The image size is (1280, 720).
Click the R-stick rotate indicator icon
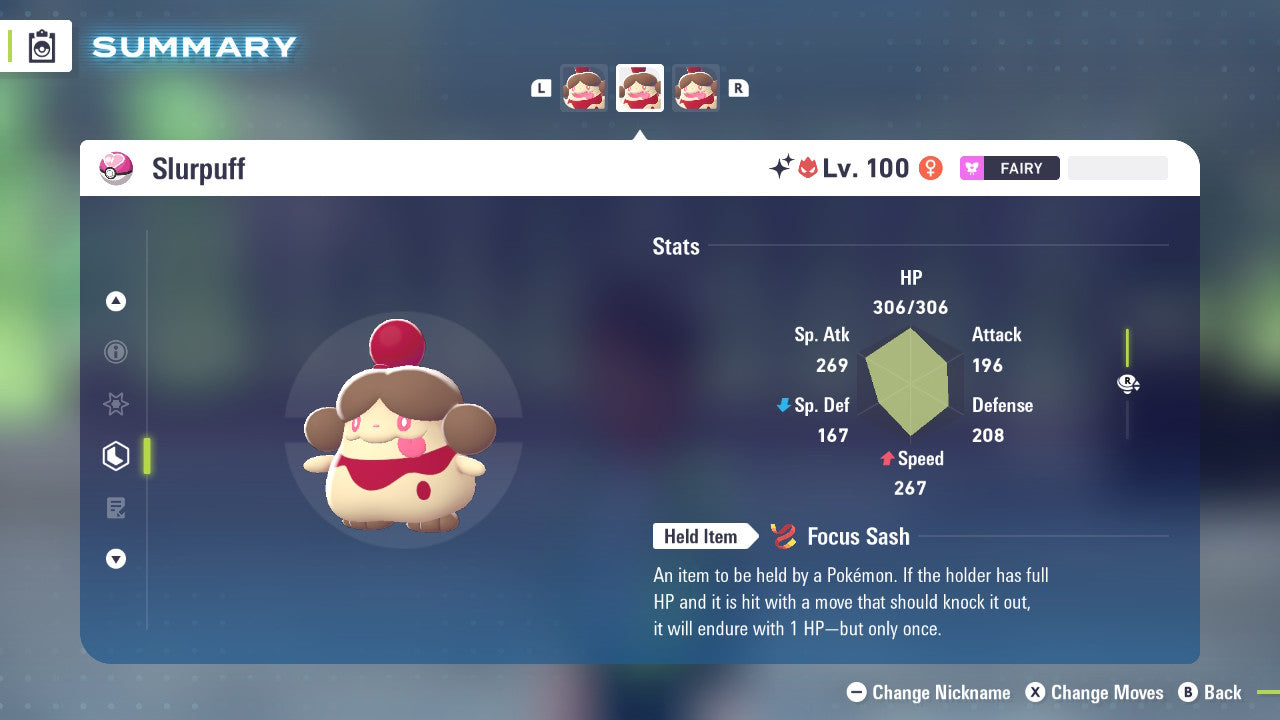[1128, 383]
